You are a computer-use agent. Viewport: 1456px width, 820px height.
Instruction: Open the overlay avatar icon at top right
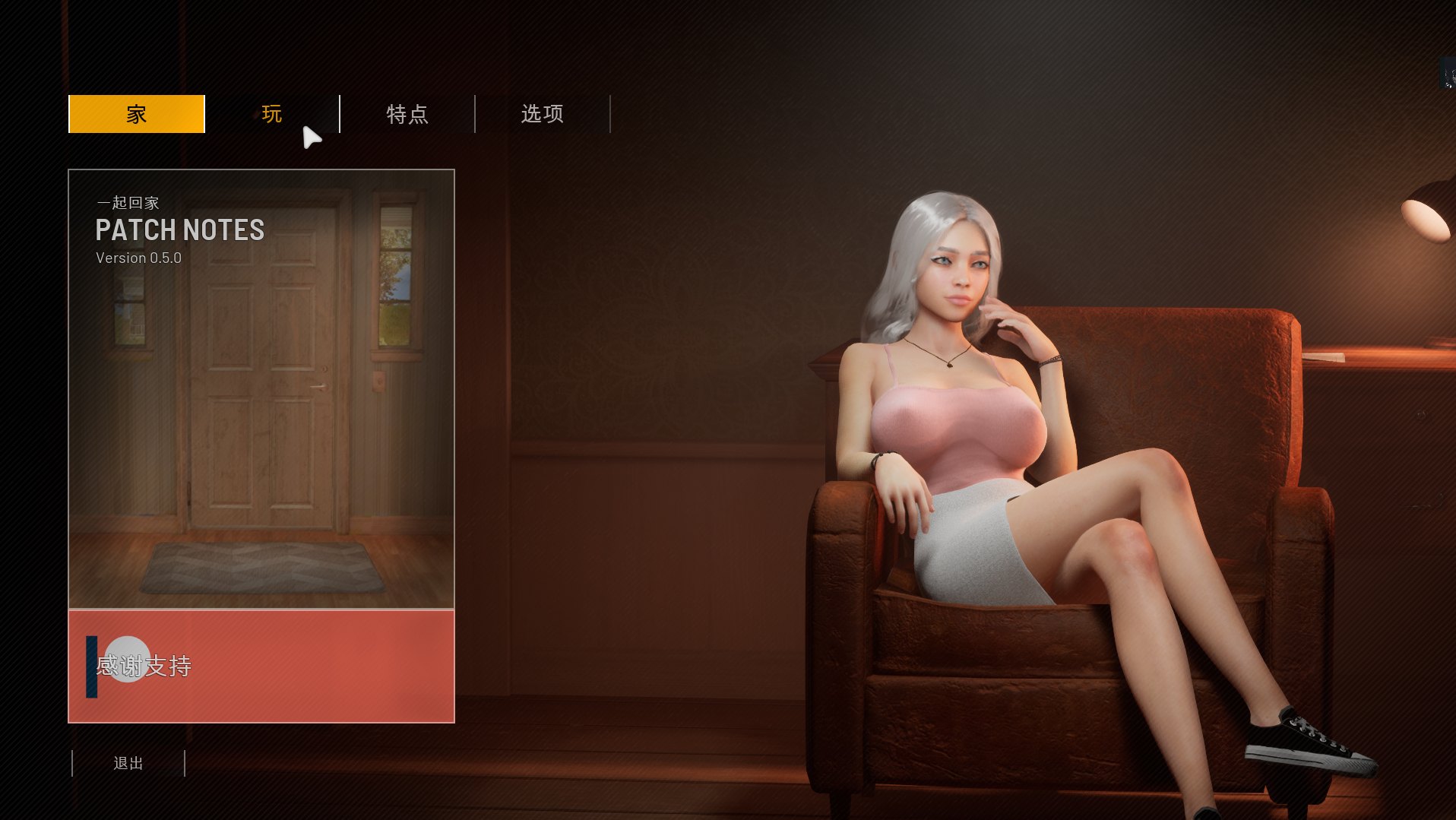click(1448, 72)
